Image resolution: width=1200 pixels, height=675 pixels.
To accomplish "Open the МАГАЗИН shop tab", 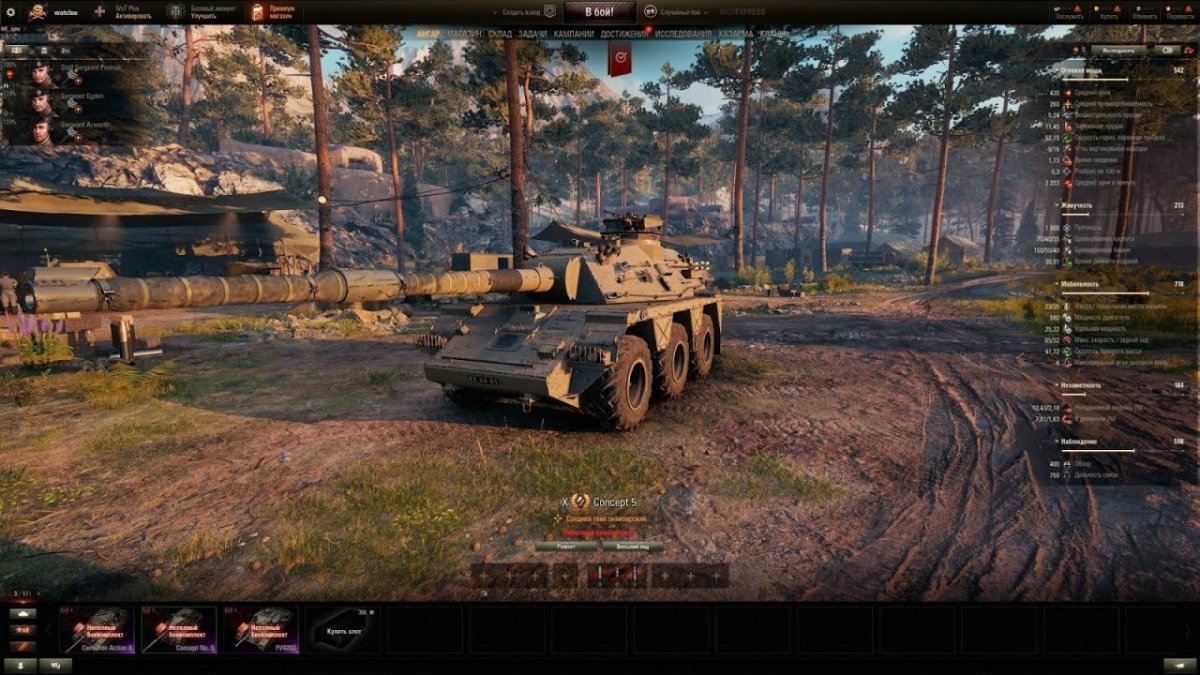I will point(464,34).
